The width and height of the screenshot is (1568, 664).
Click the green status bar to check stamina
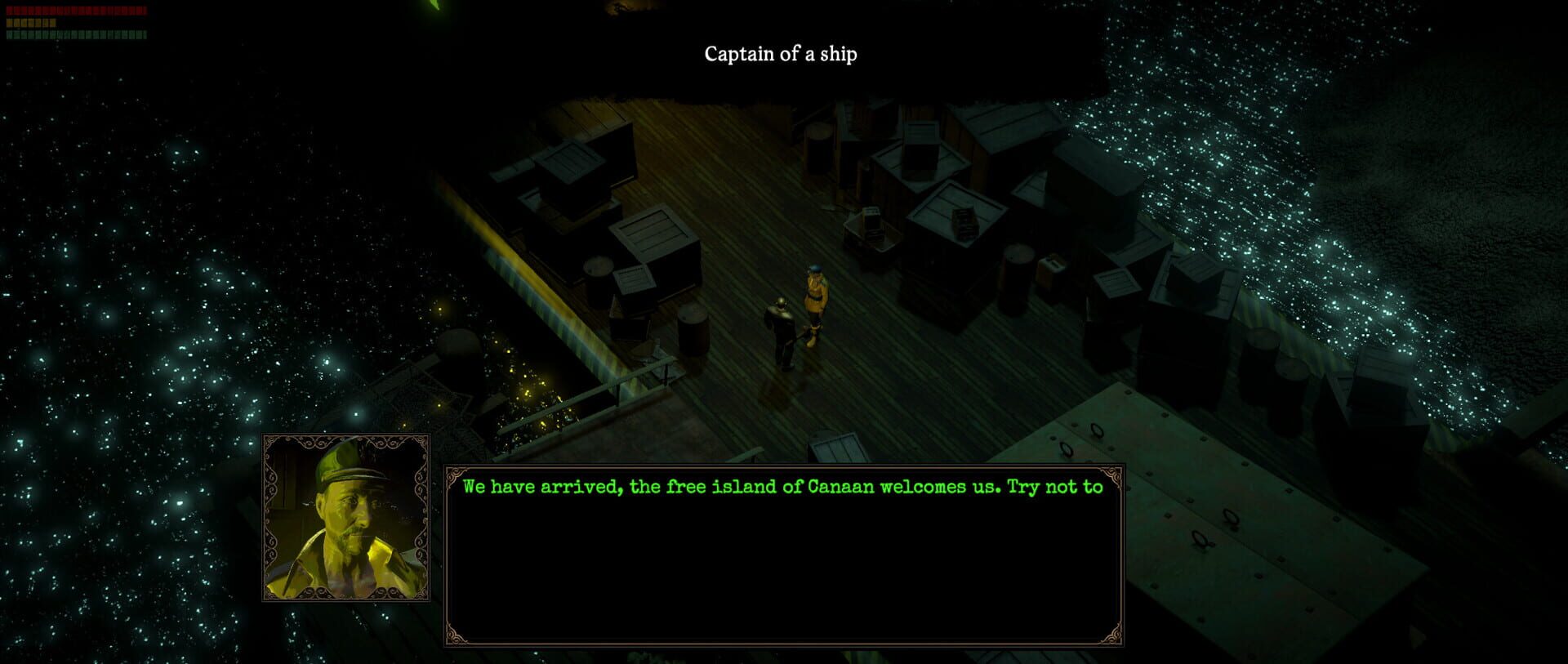[x=73, y=33]
